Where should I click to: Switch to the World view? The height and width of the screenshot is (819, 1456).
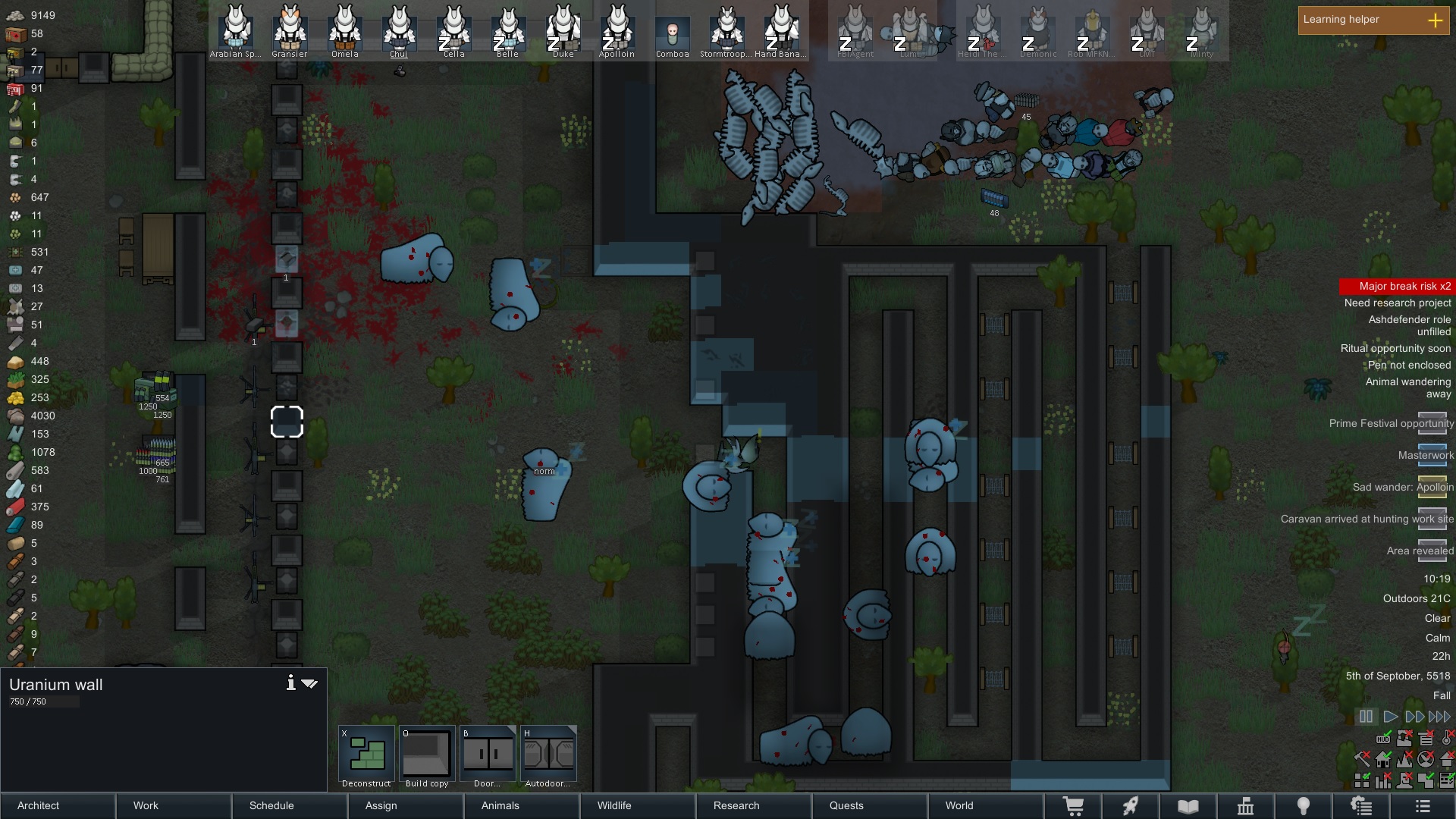986,805
